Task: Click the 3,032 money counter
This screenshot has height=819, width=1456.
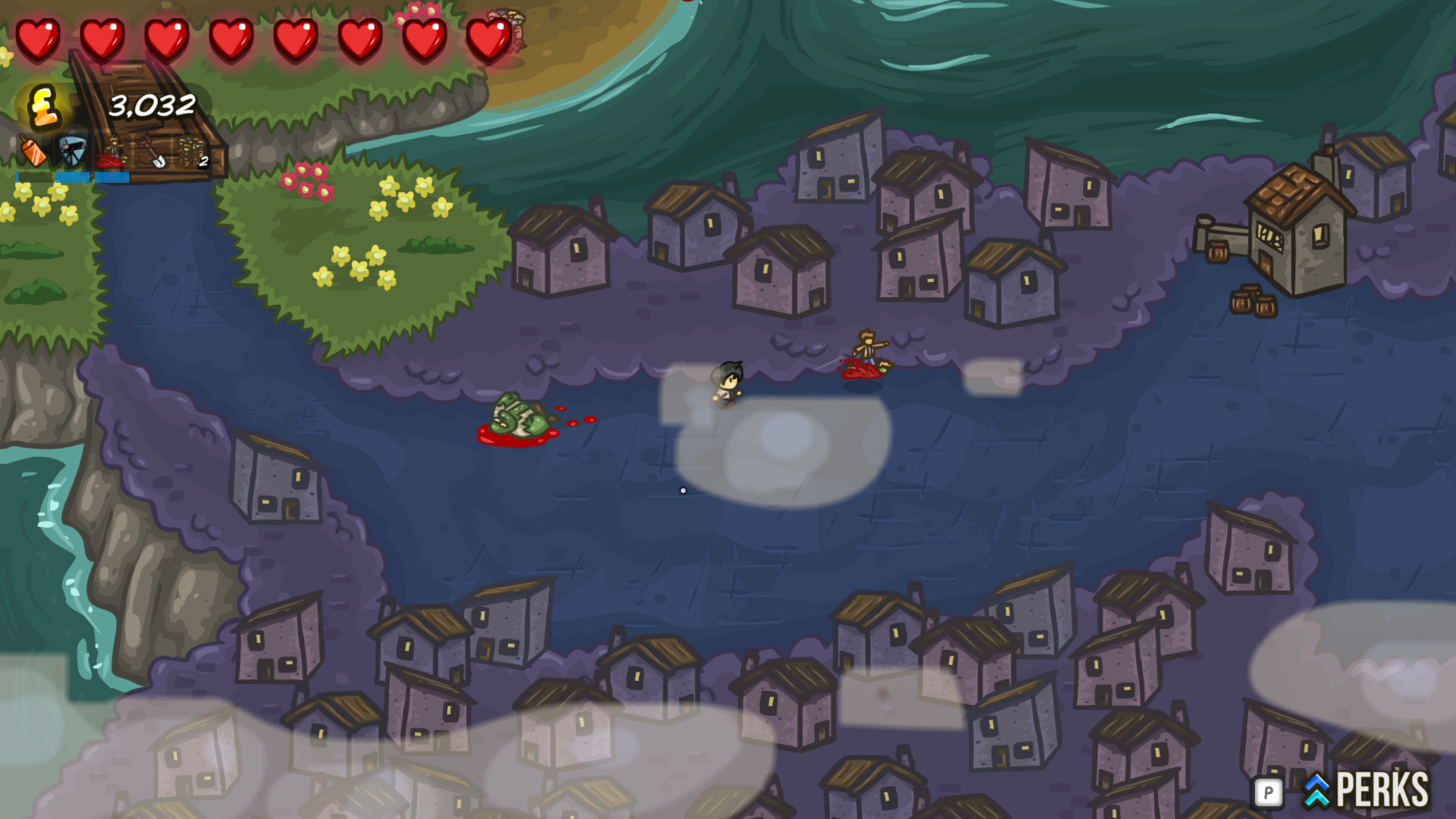Action: click(152, 106)
